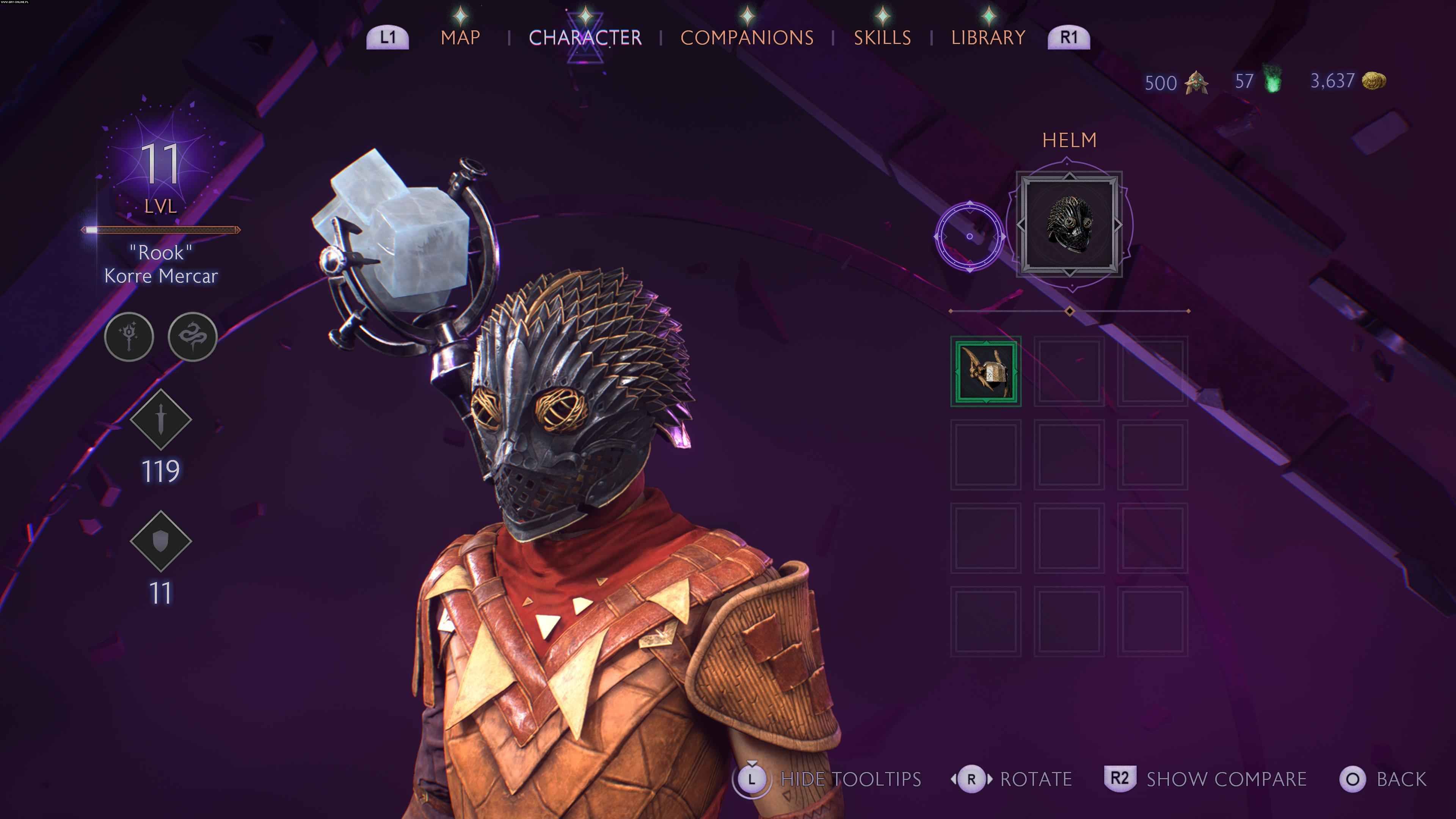Viewport: 1456px width, 819px height.
Task: Open the Skills tab
Action: point(882,37)
